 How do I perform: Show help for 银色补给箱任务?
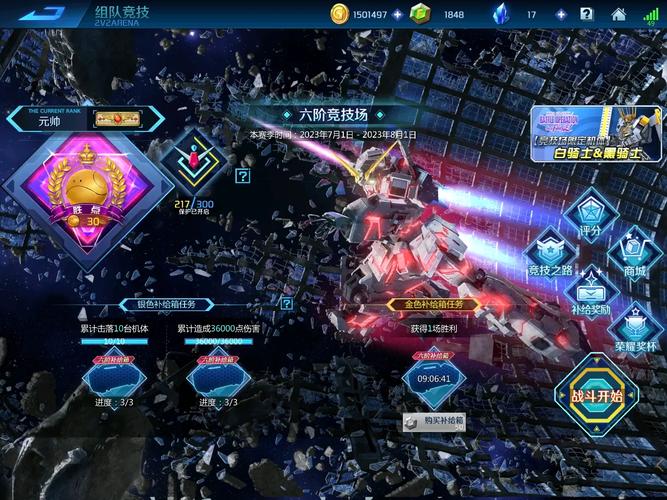(x=287, y=304)
